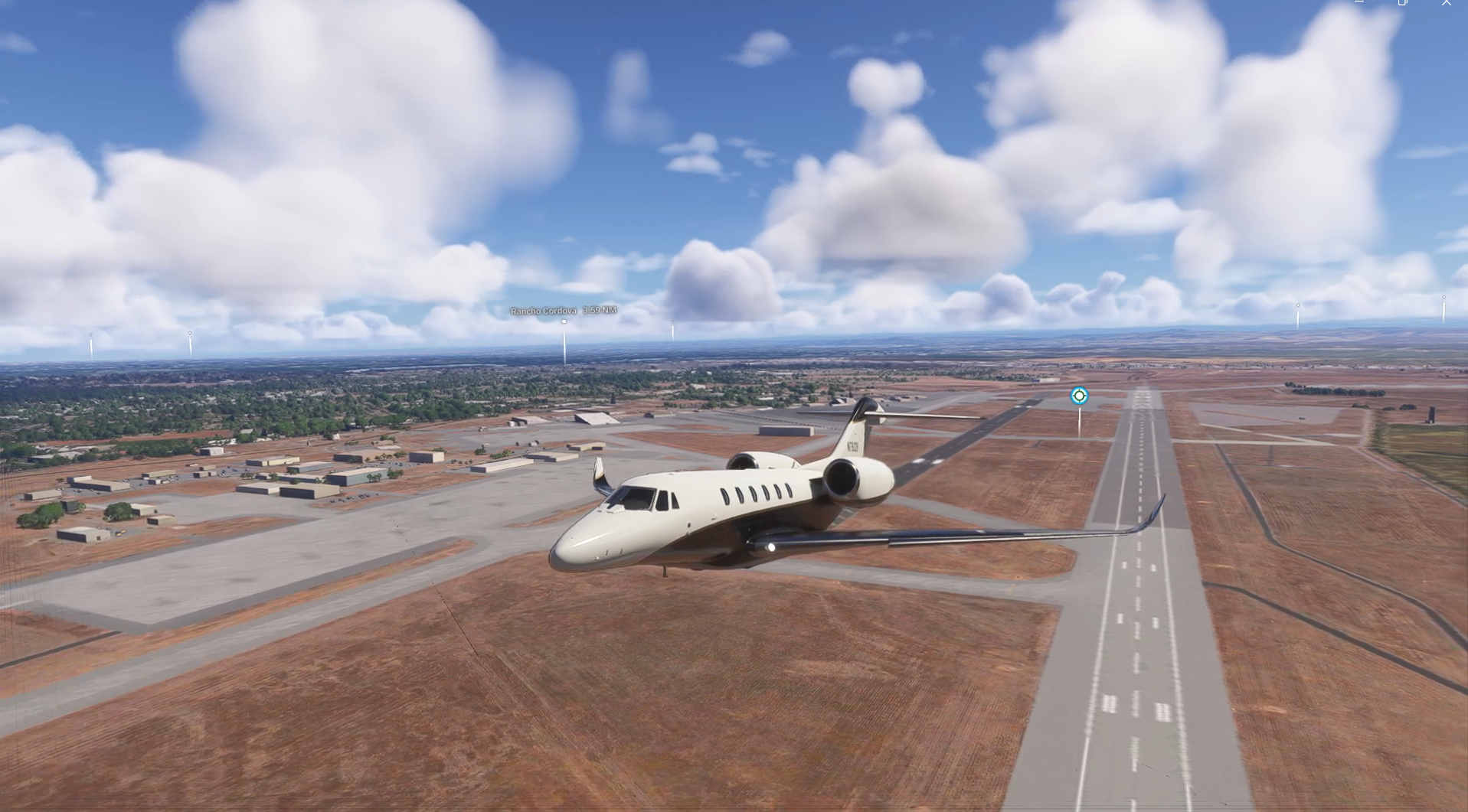Close the game window

pos(1446,3)
